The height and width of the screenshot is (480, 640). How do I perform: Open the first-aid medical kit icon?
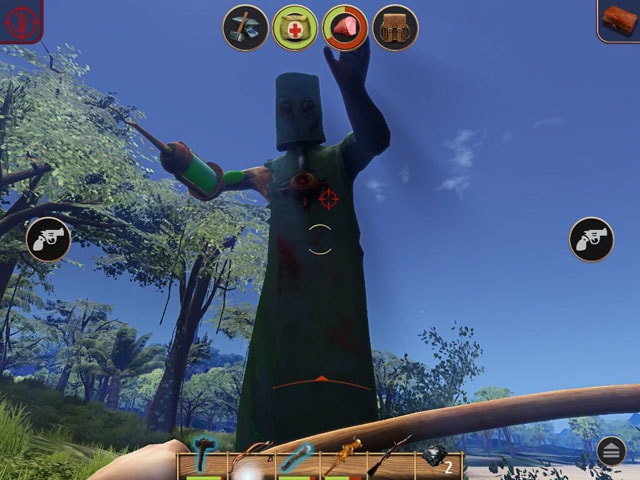(295, 27)
